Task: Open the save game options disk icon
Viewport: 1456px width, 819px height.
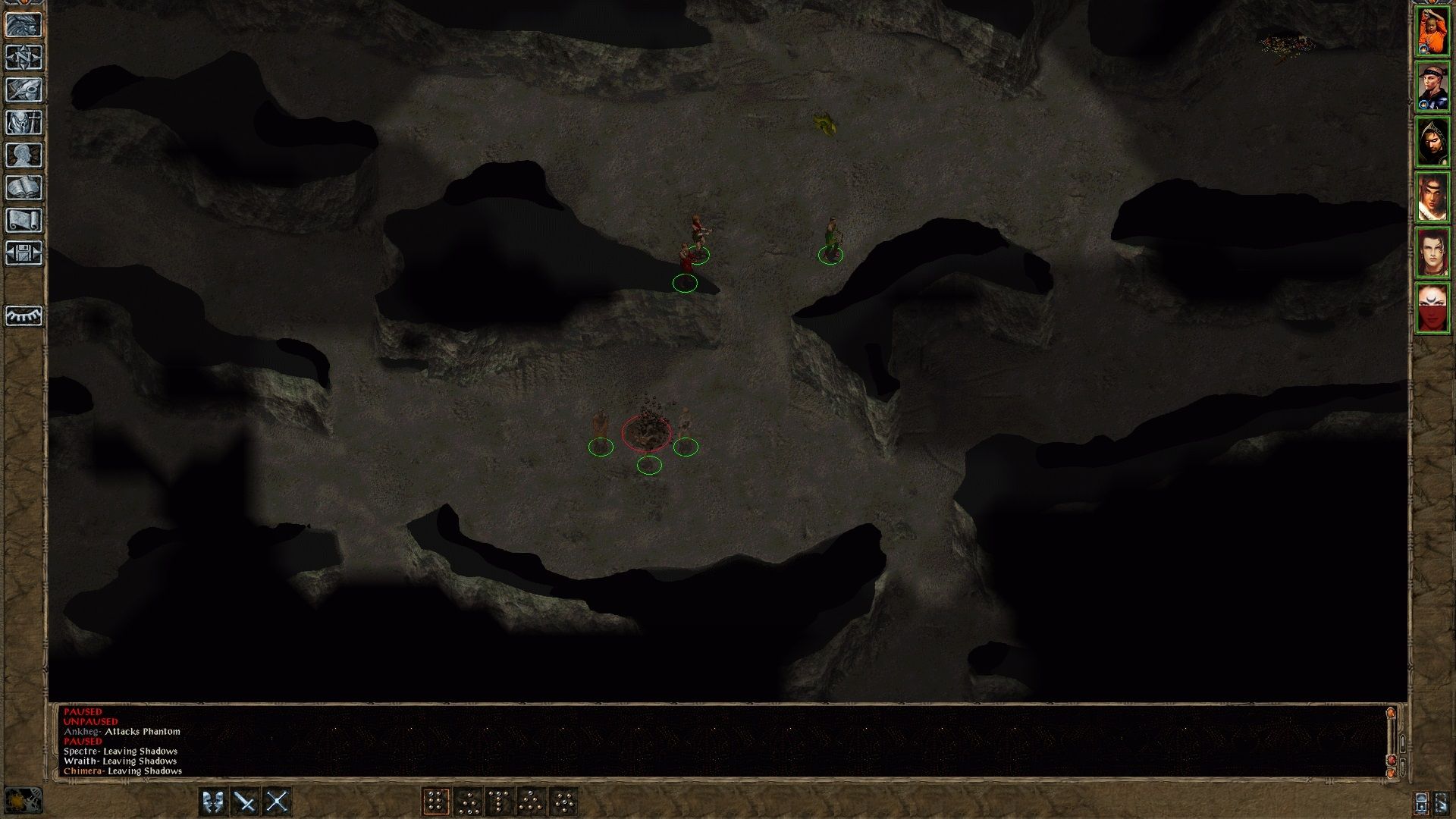Action: (25, 253)
